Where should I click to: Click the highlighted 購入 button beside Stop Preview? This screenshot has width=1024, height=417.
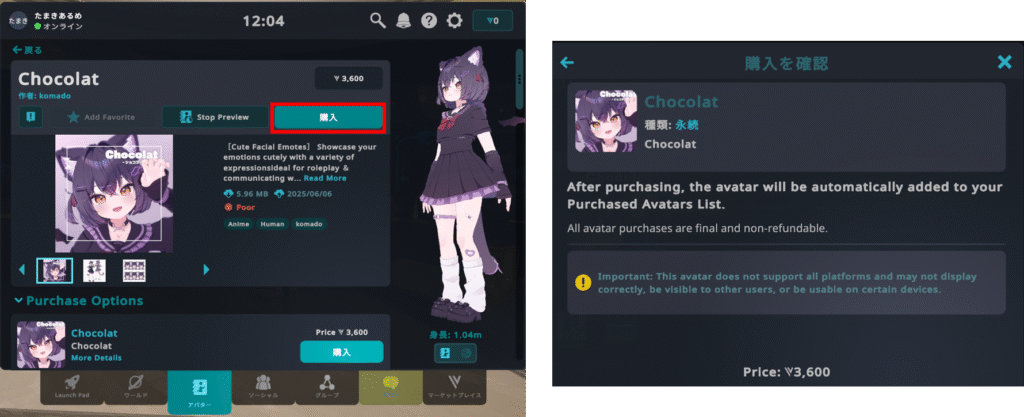pyautogui.click(x=328, y=118)
